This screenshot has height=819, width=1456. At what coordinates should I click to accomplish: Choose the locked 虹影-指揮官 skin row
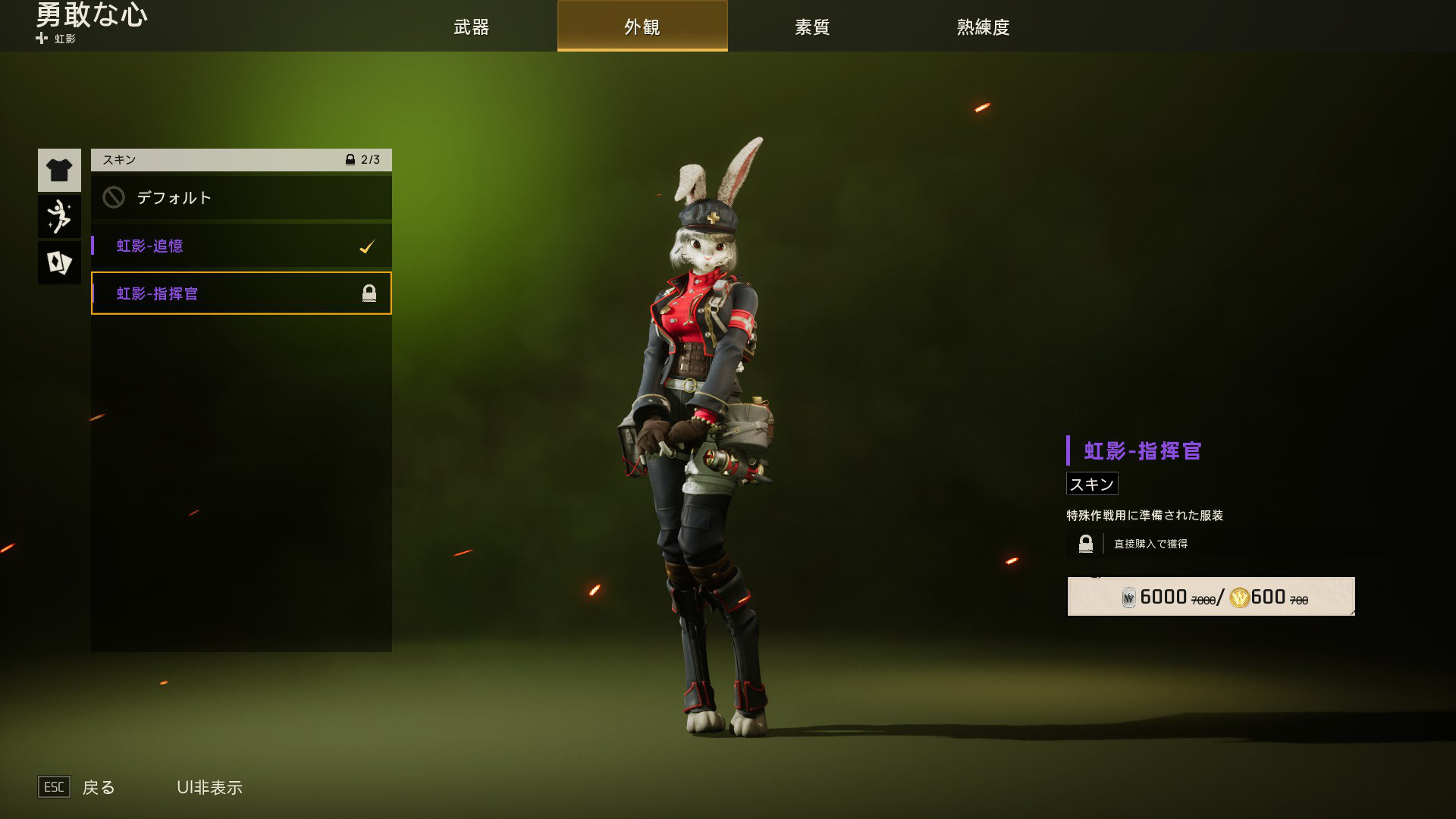[241, 293]
